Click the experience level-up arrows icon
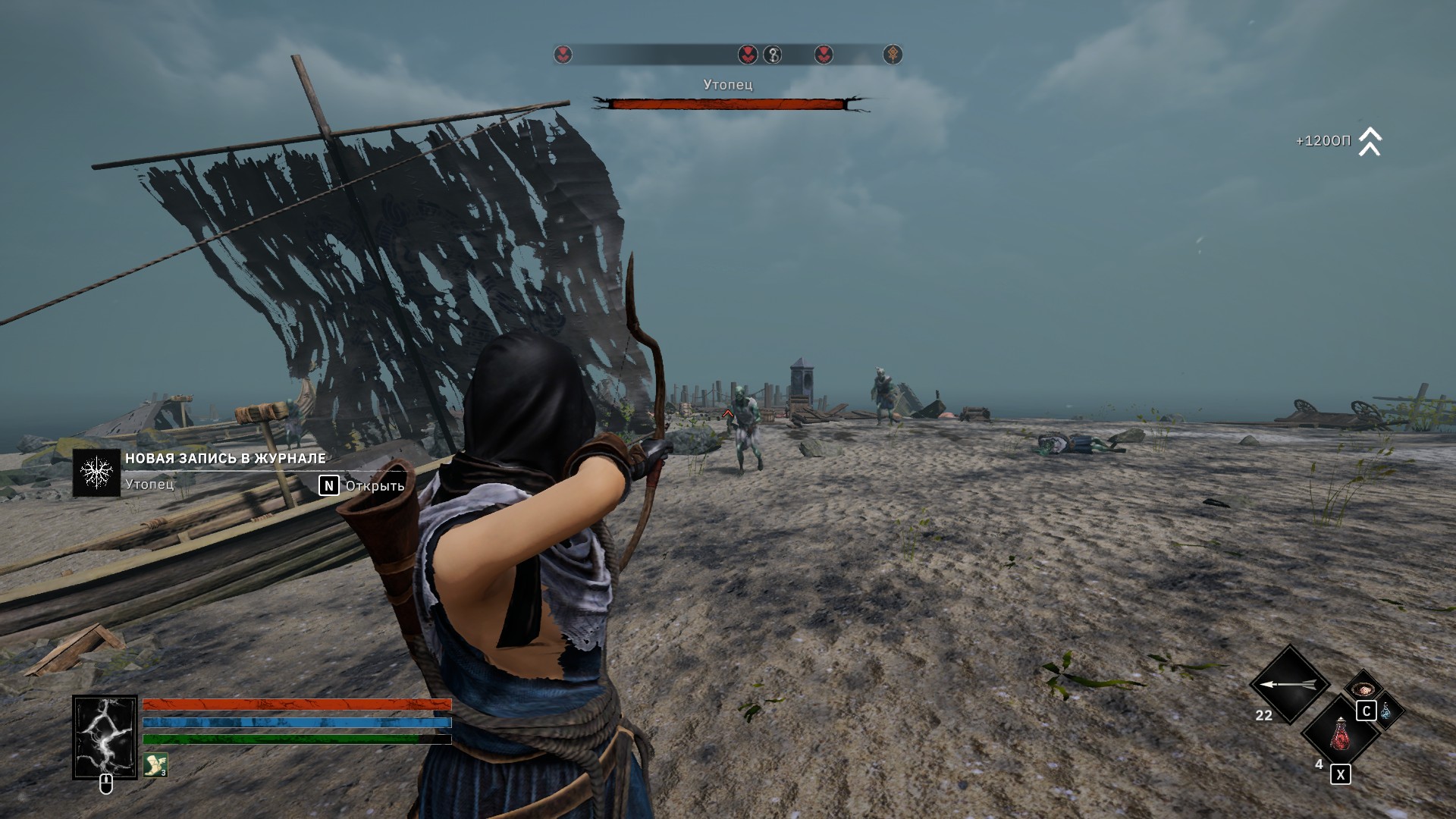 [1370, 142]
